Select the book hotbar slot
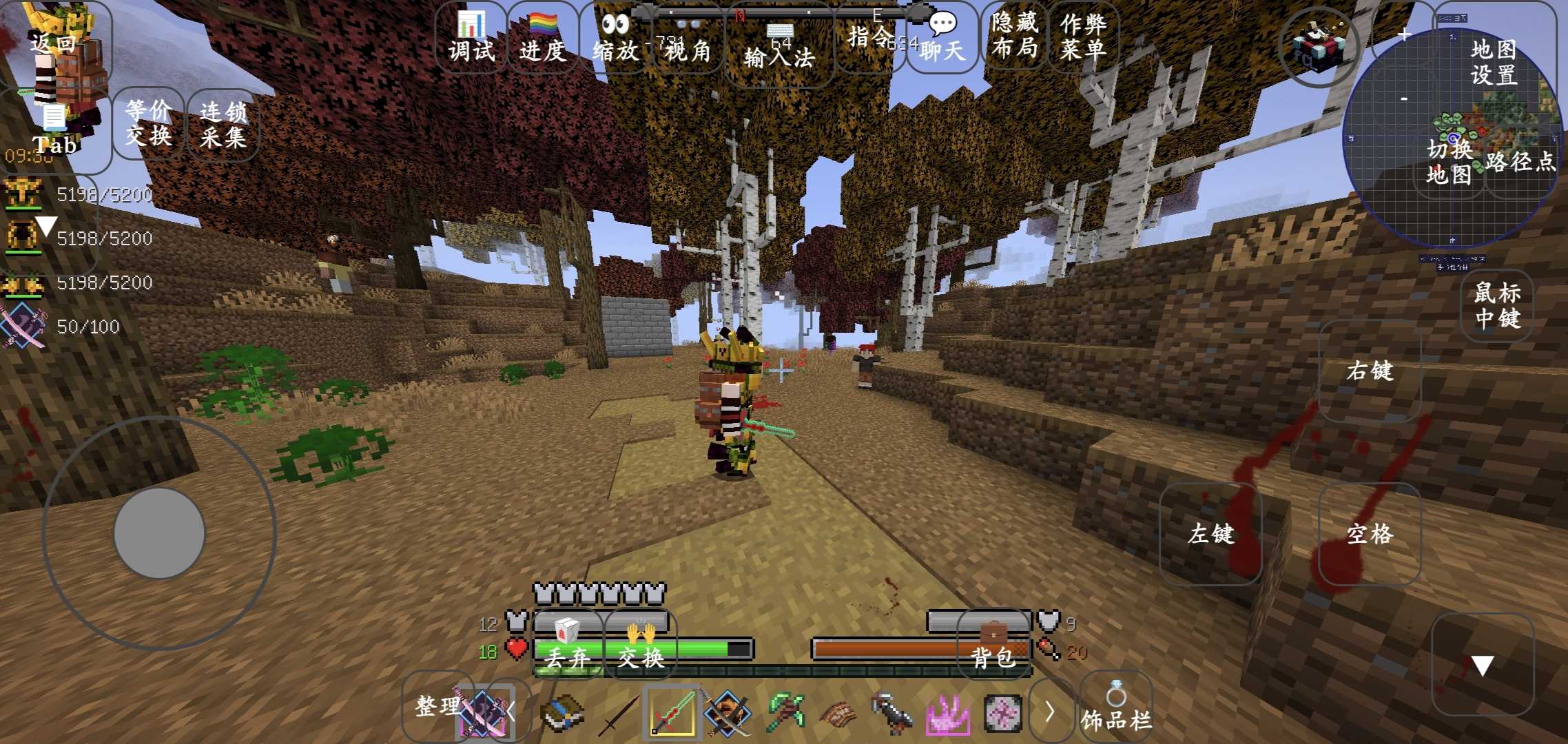The height and width of the screenshot is (744, 1568). point(562,713)
